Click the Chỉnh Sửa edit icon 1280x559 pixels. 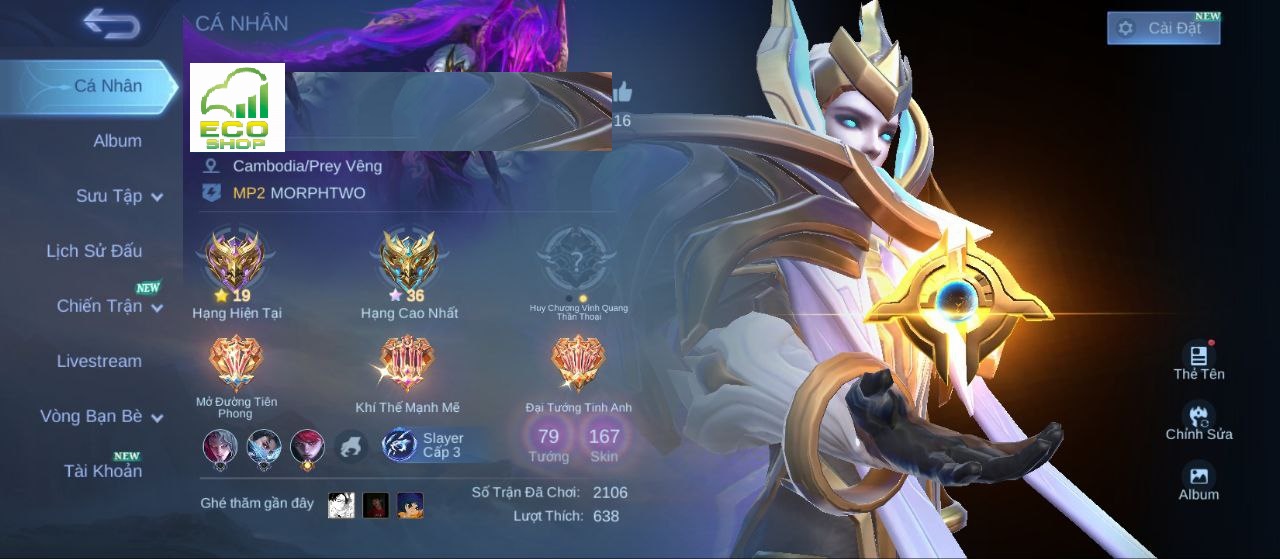pos(1198,420)
